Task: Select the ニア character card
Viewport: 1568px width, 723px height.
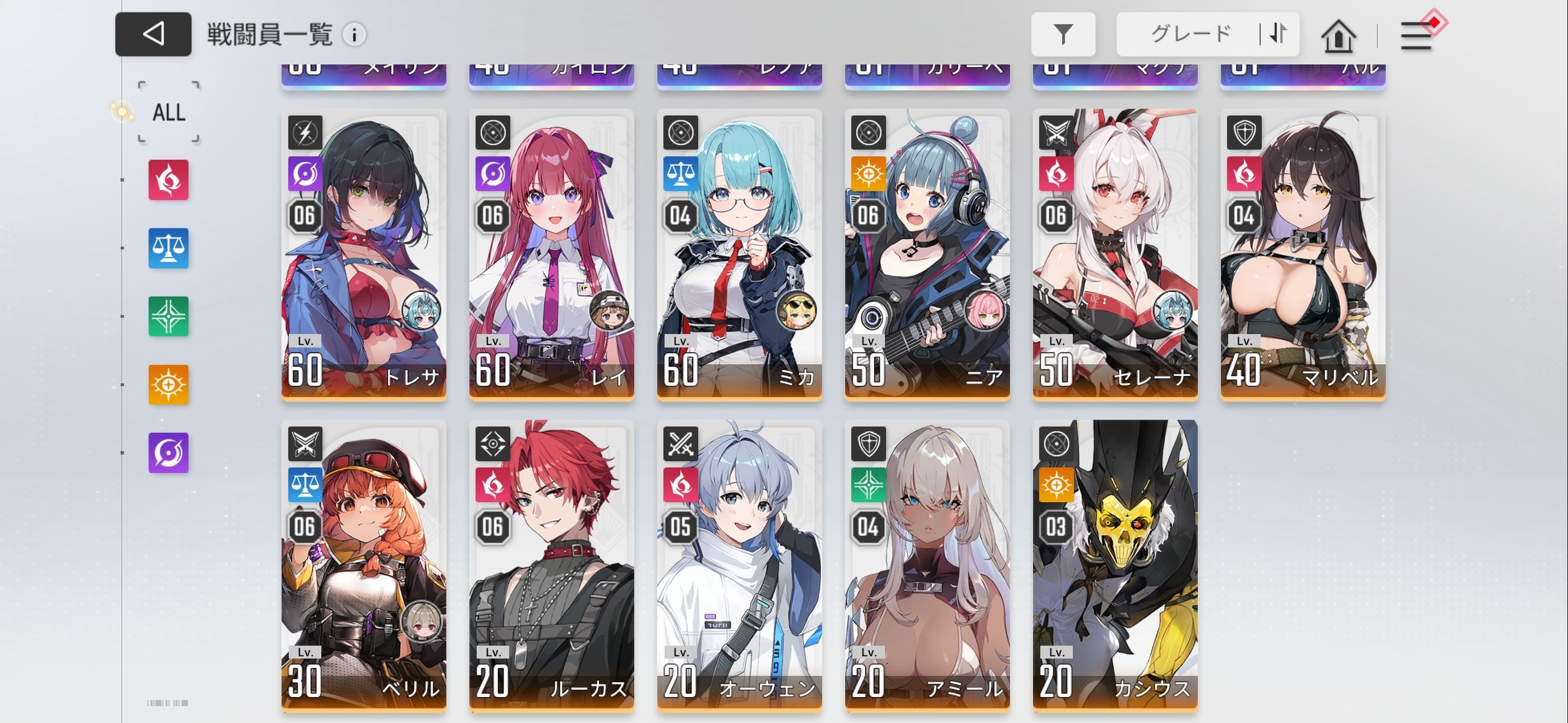Action: pyautogui.click(x=927, y=254)
